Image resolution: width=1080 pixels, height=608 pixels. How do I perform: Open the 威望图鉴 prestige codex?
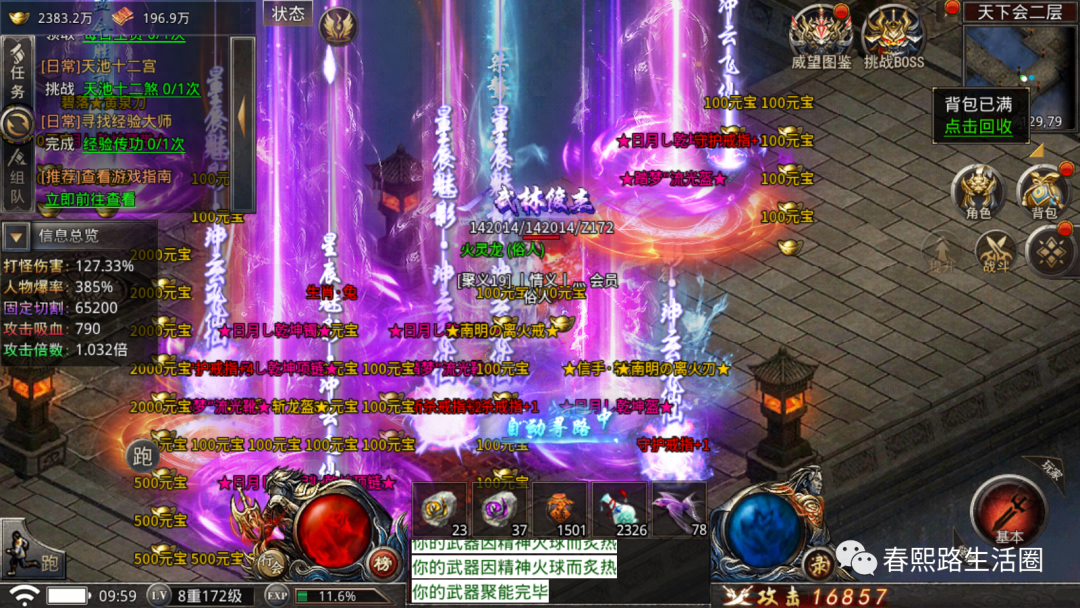pyautogui.click(x=821, y=38)
